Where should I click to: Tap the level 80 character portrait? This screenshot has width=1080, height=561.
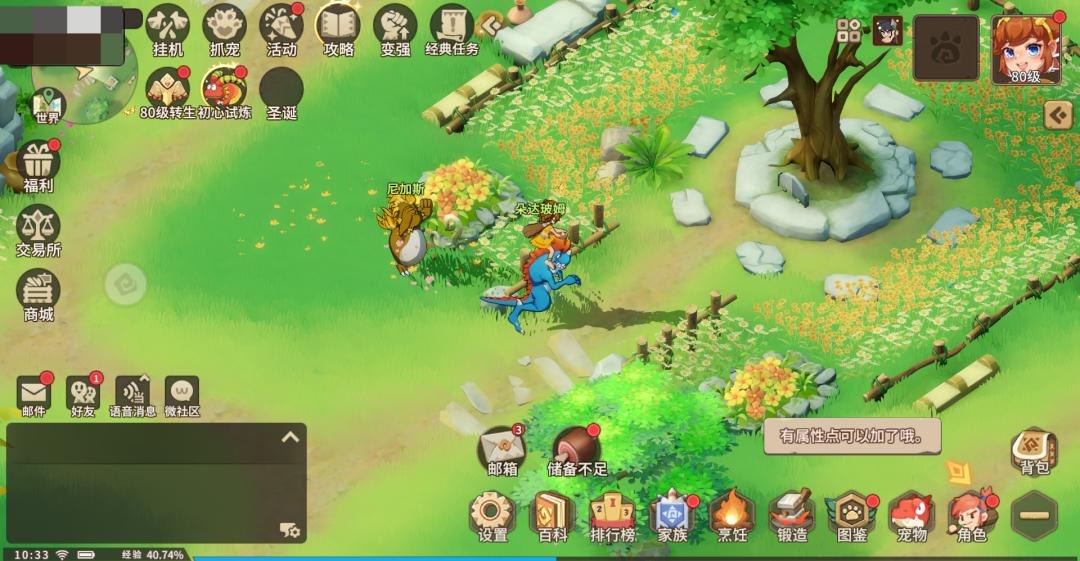(1025, 49)
